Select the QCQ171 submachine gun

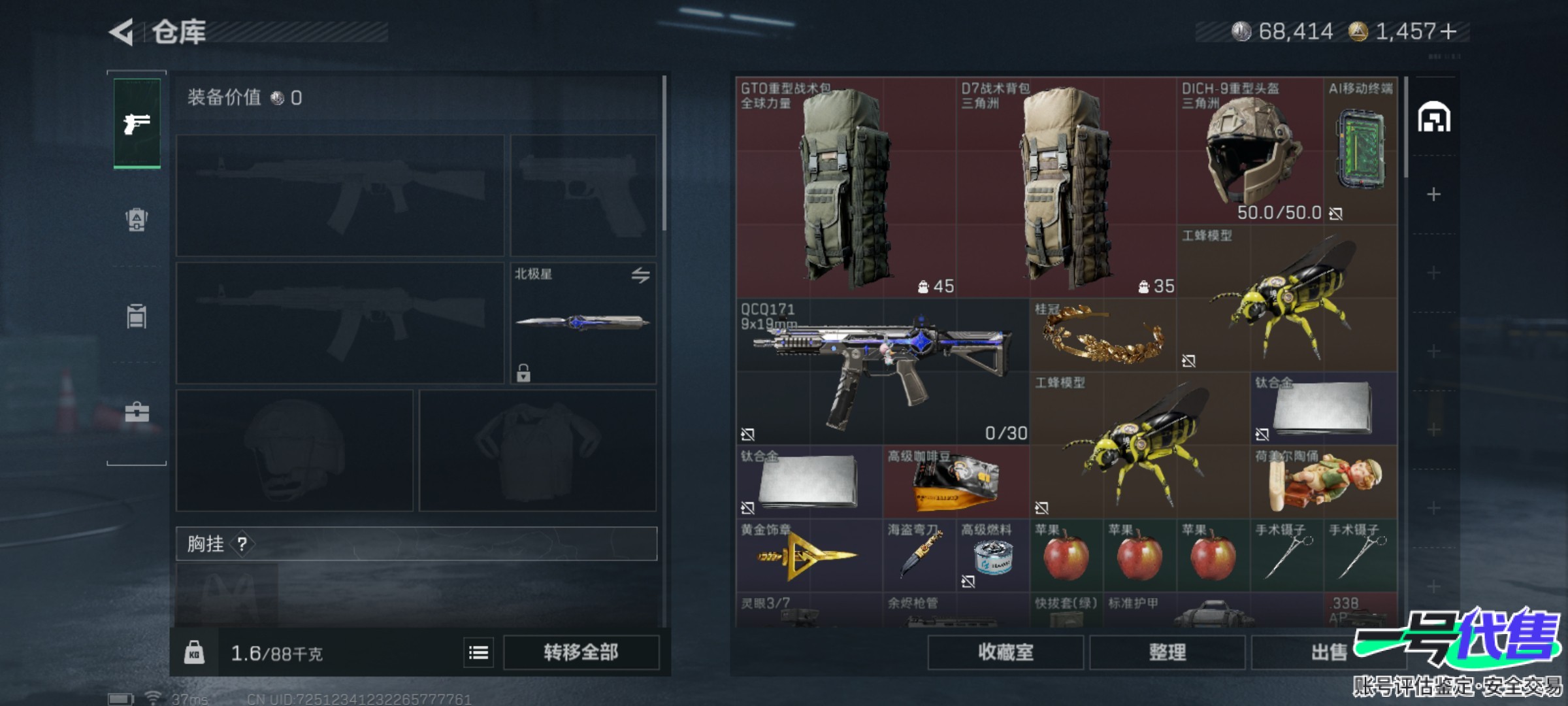(x=882, y=371)
